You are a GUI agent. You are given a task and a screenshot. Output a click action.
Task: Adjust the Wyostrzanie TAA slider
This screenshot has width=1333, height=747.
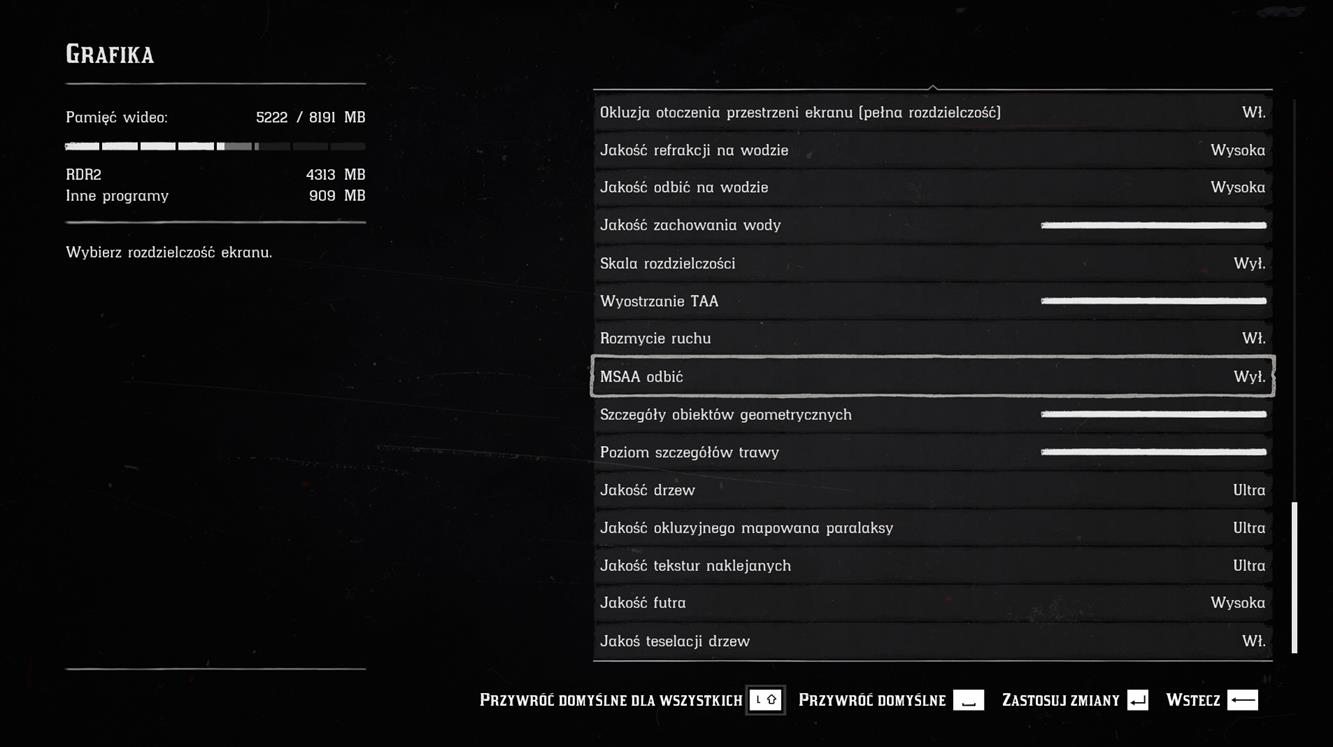(x=1153, y=301)
